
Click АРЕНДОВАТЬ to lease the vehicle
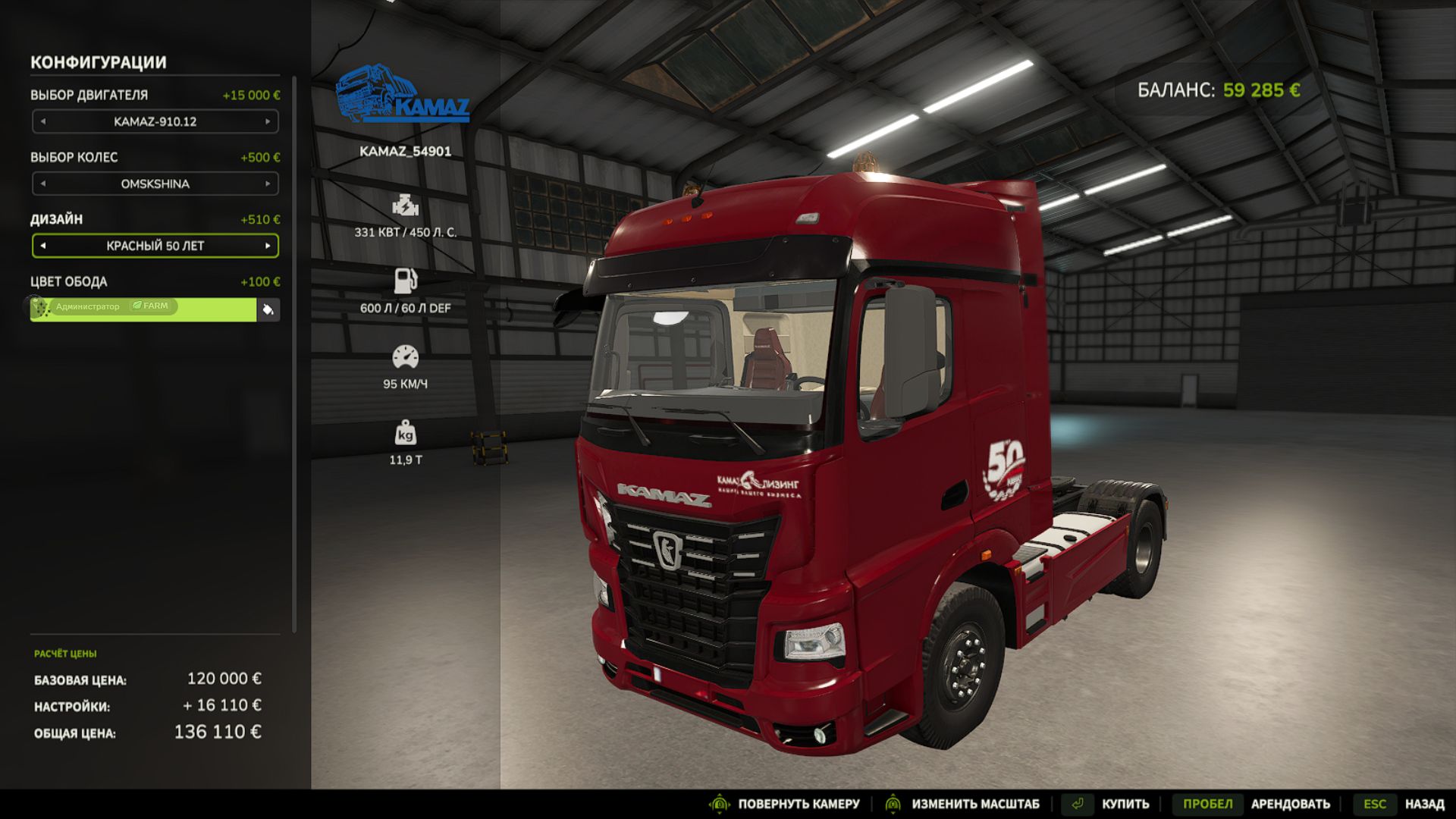[x=1292, y=803]
